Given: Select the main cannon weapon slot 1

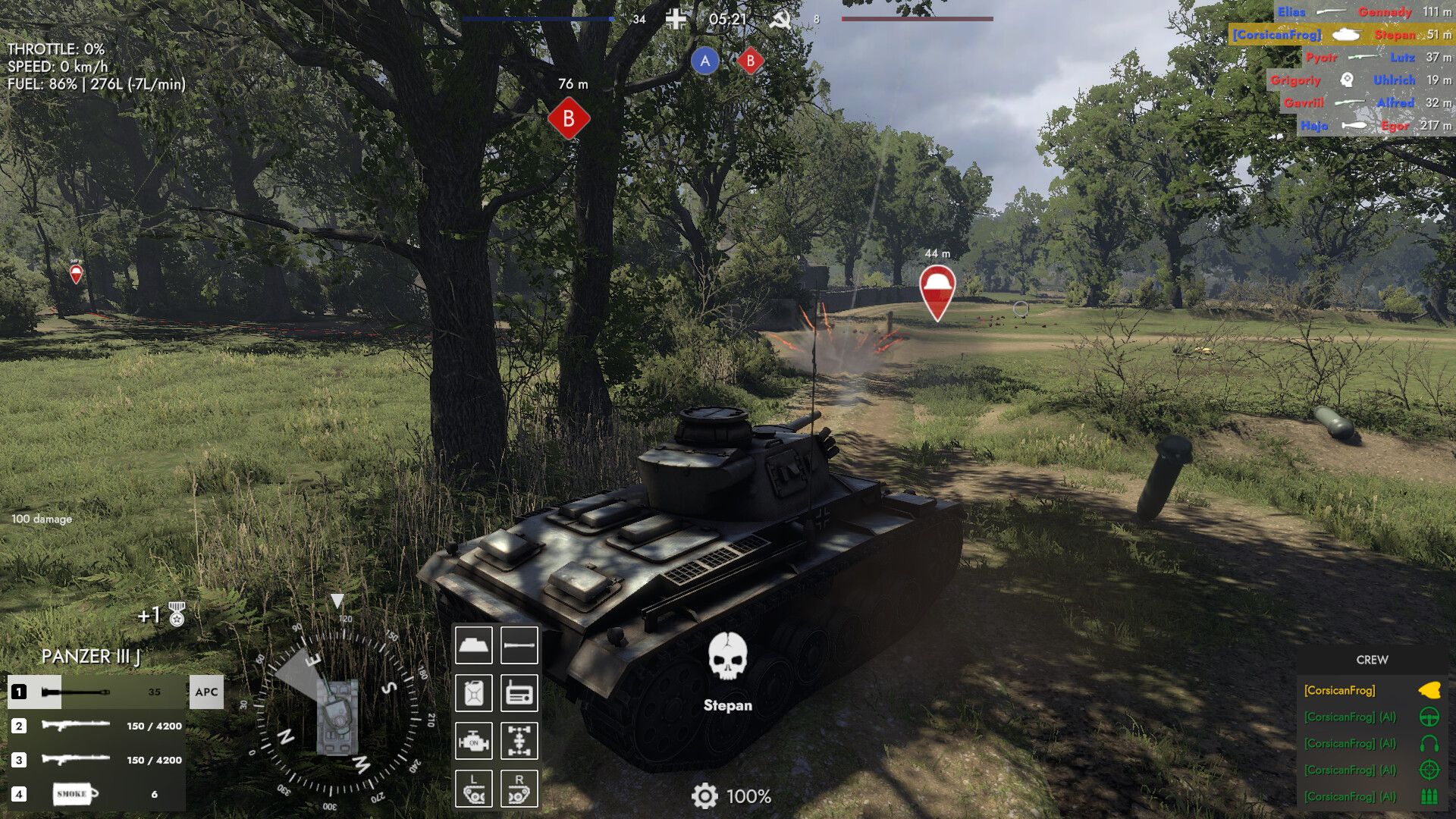Looking at the screenshot, I should [x=96, y=692].
